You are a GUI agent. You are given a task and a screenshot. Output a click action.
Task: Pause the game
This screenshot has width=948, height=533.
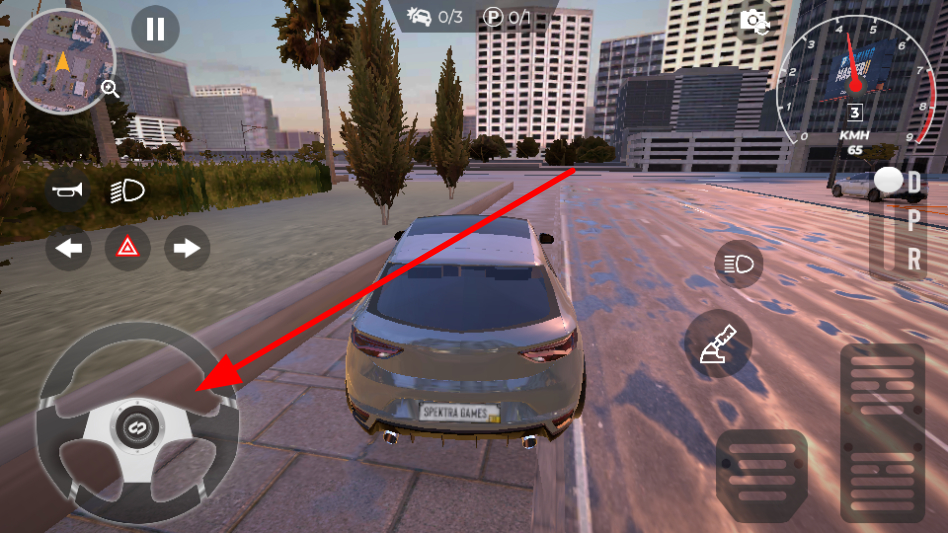[155, 29]
